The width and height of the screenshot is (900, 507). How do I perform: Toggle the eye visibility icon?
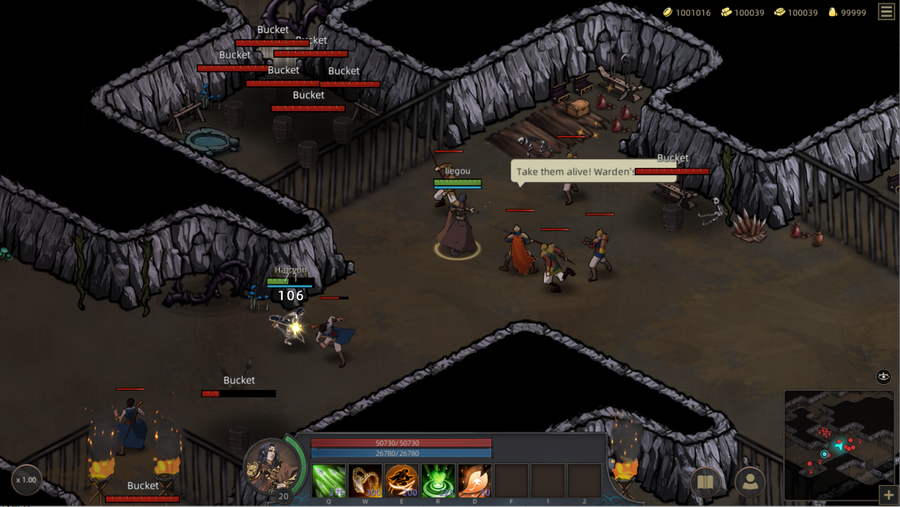pos(883,377)
